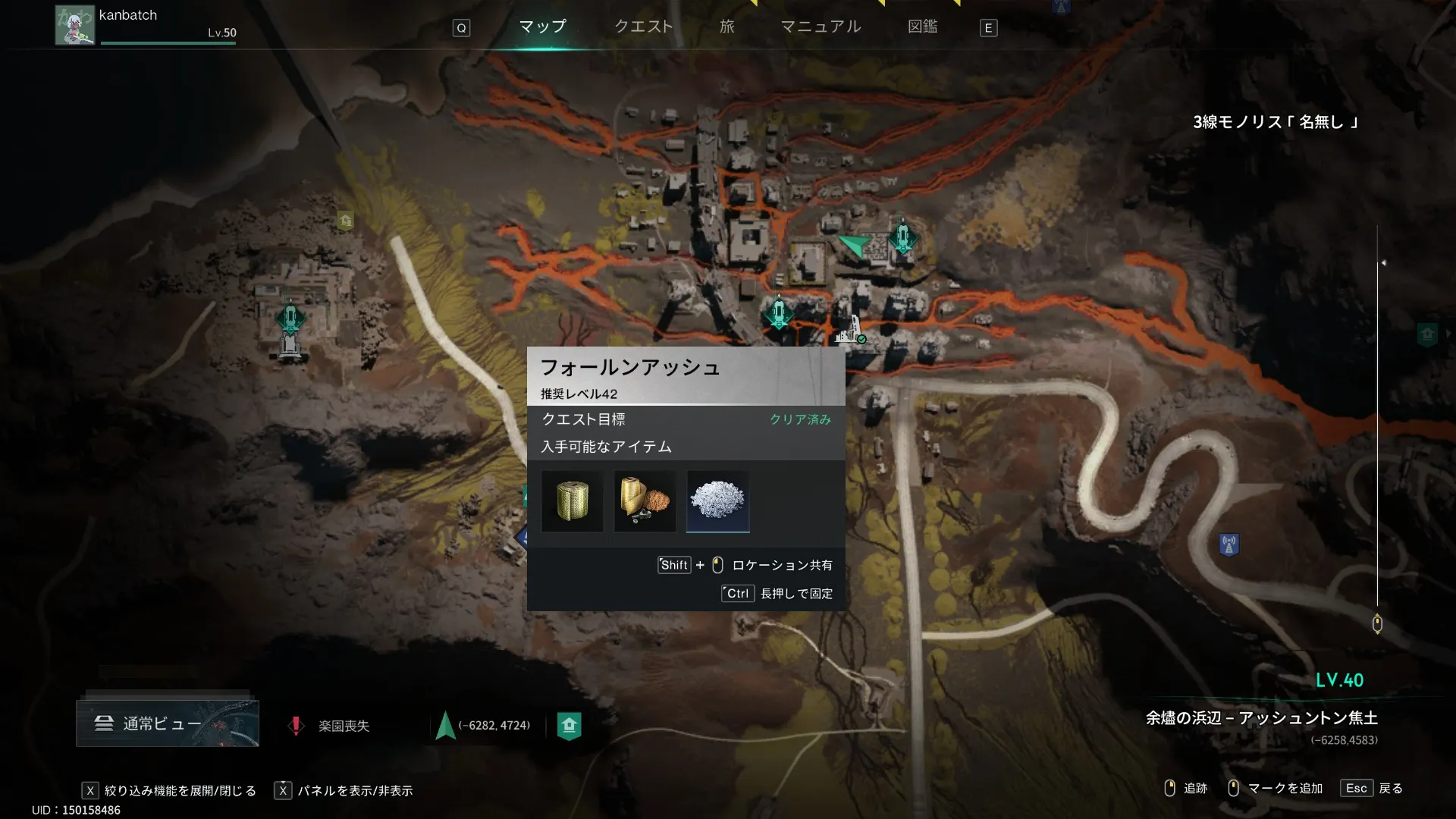
Task: Switch to the 図鑑 tab
Action: pyautogui.click(x=922, y=27)
